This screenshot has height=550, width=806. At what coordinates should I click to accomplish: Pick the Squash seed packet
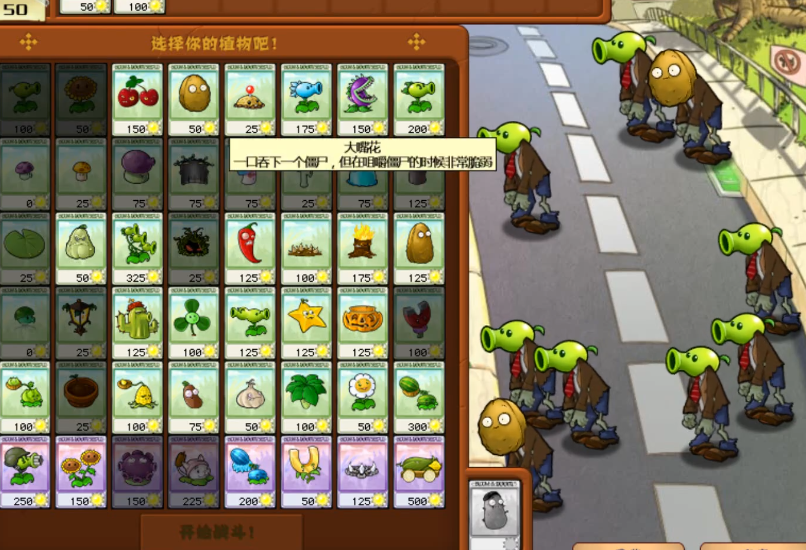point(82,246)
